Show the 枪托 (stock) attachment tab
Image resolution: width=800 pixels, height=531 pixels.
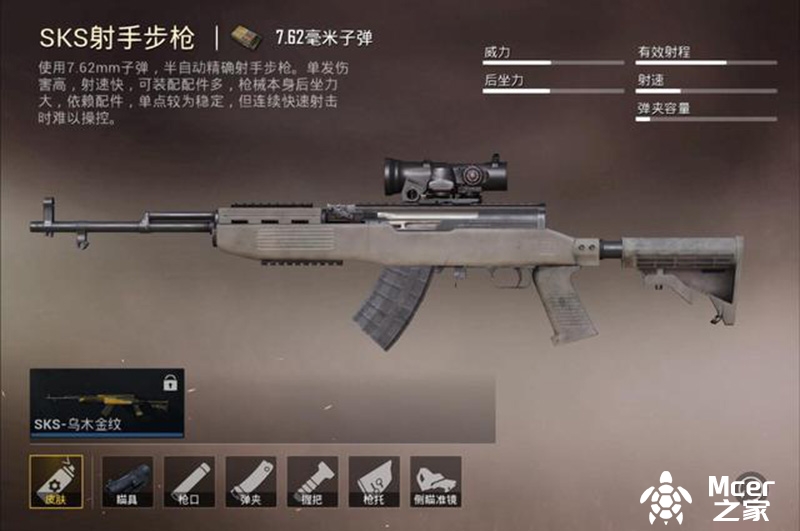374,482
